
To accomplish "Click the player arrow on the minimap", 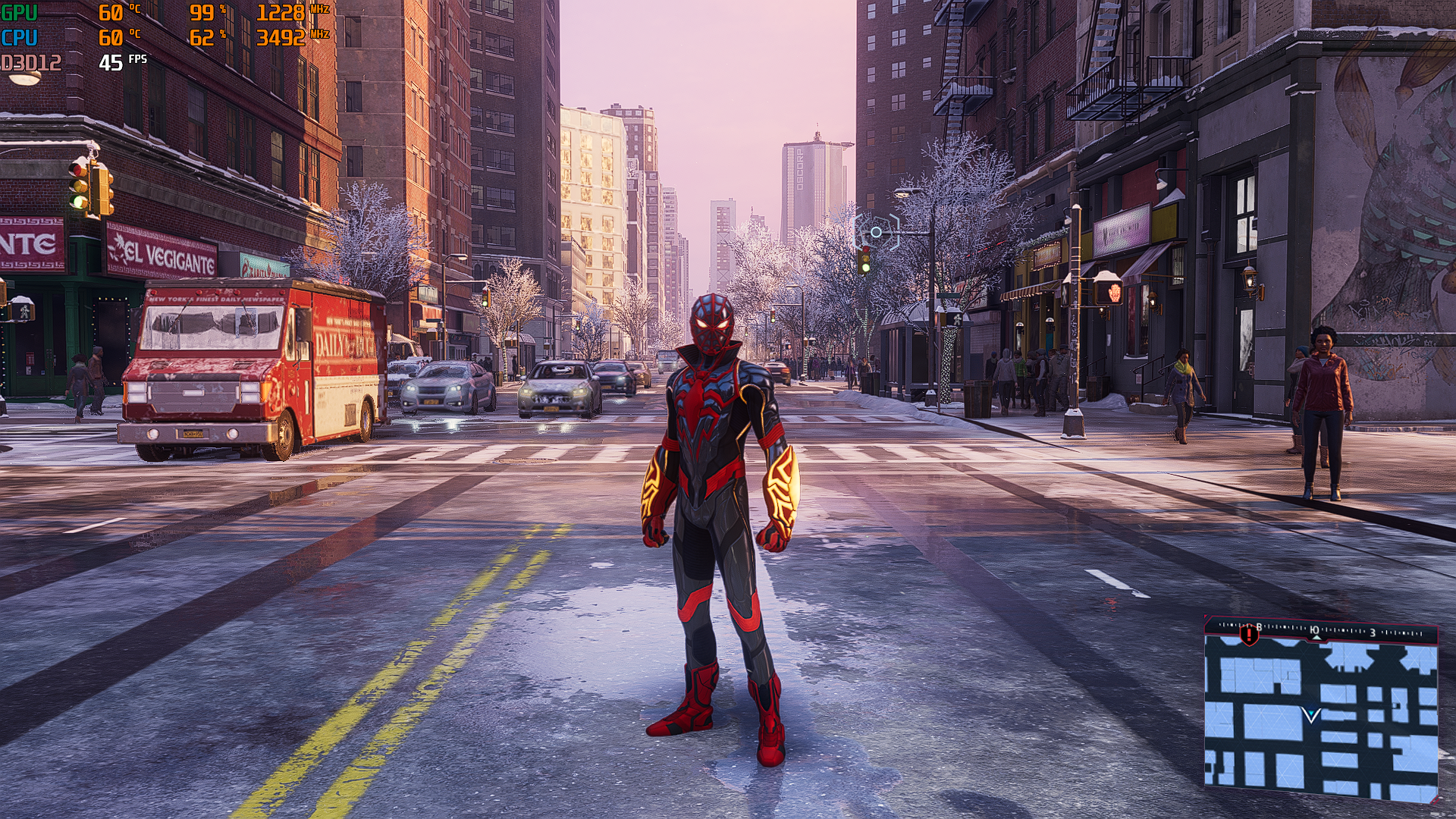I will pyautogui.click(x=1311, y=714).
